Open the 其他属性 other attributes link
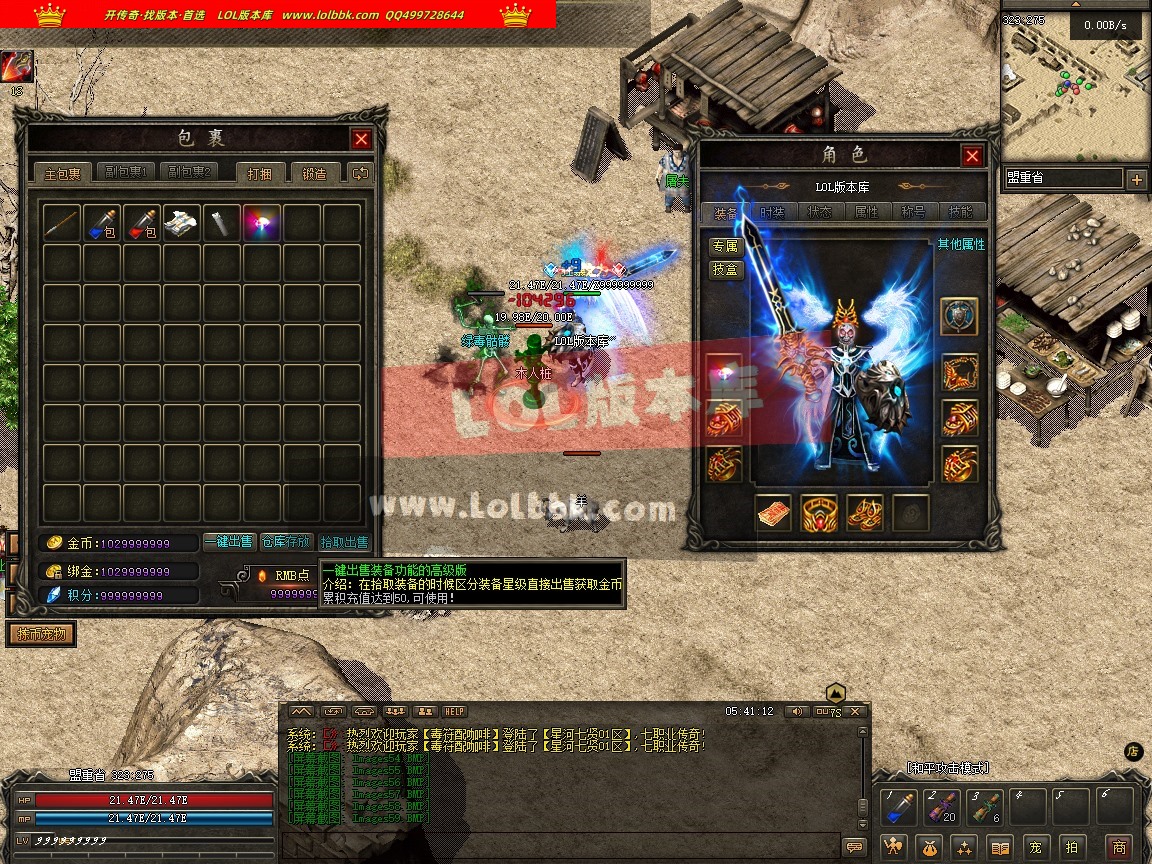The image size is (1152, 864). 961,244
